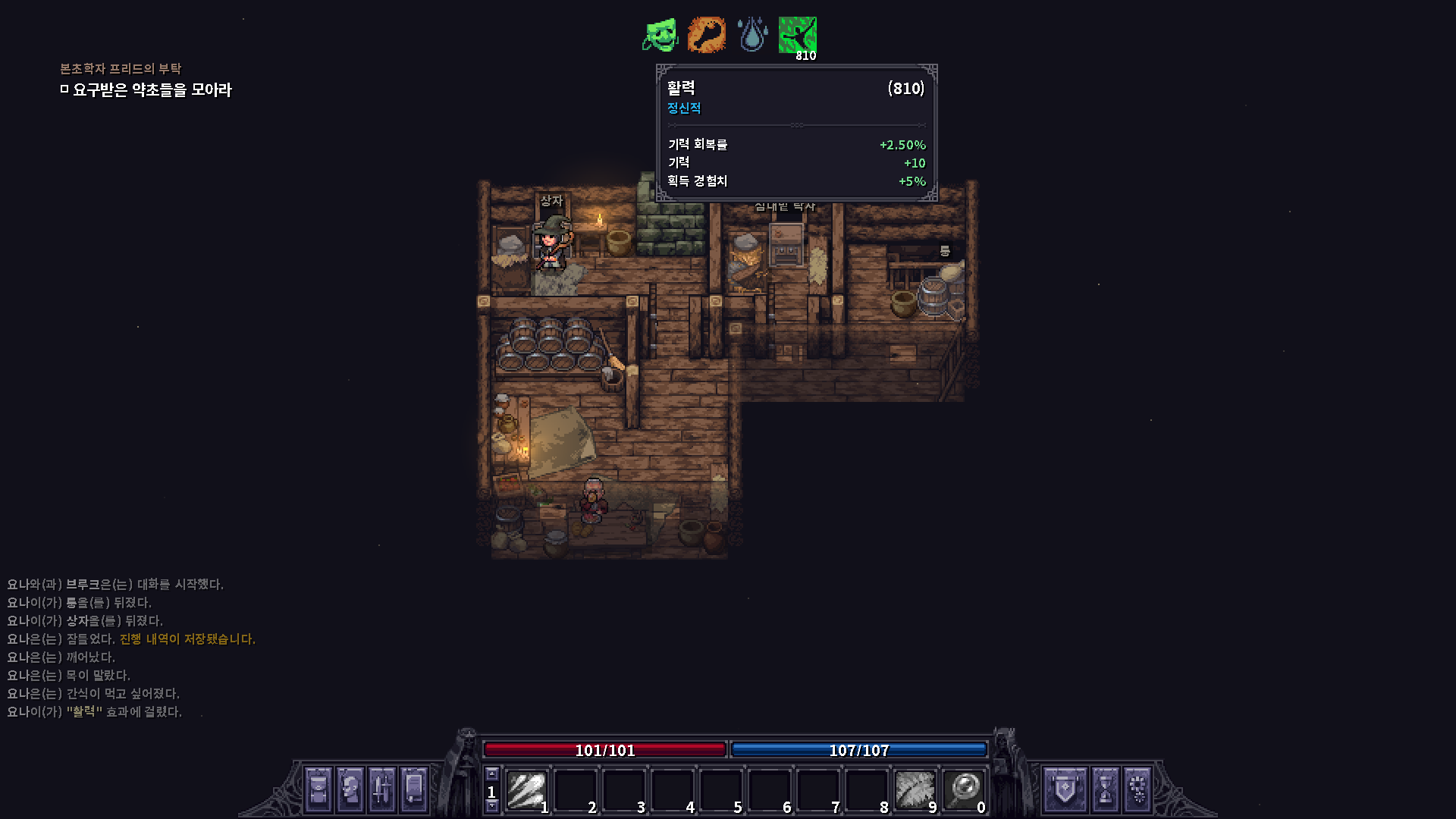Open the crossed swords skills button
This screenshot has height=819, width=1456.
point(382,789)
